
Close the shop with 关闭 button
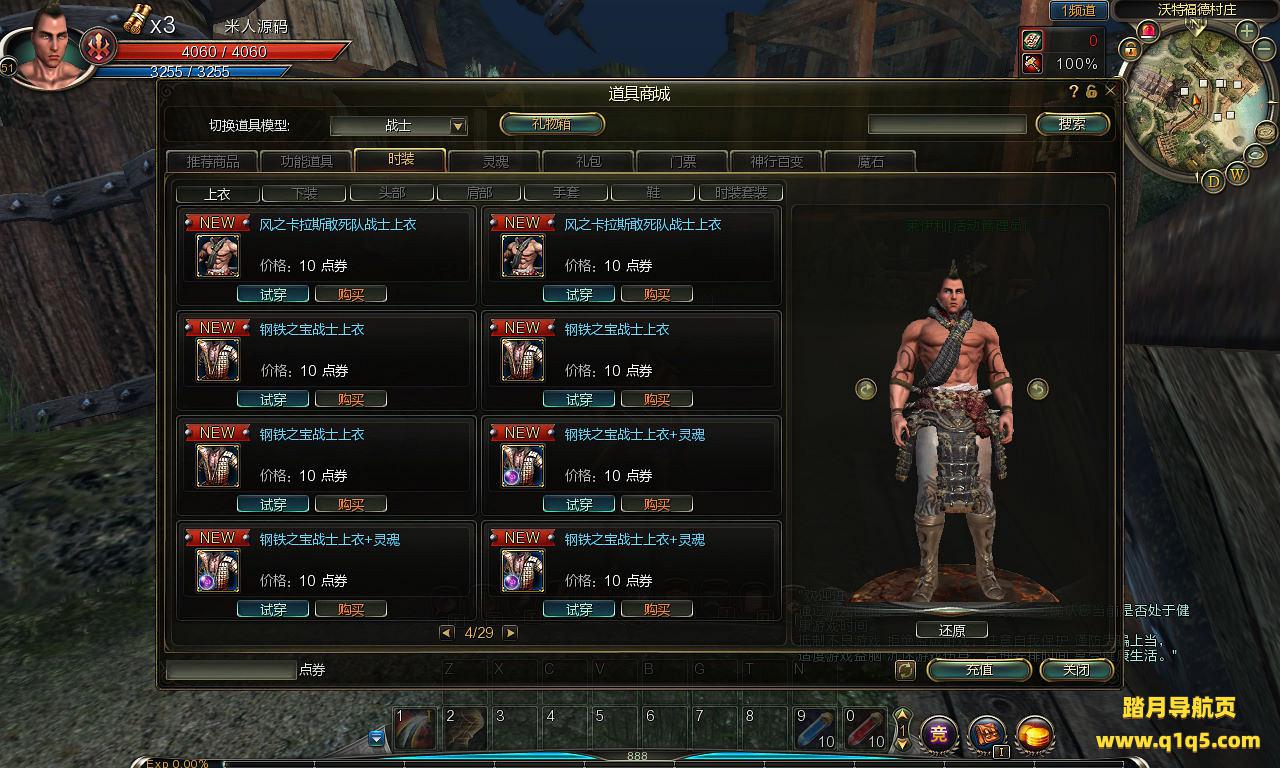pyautogui.click(x=1076, y=670)
